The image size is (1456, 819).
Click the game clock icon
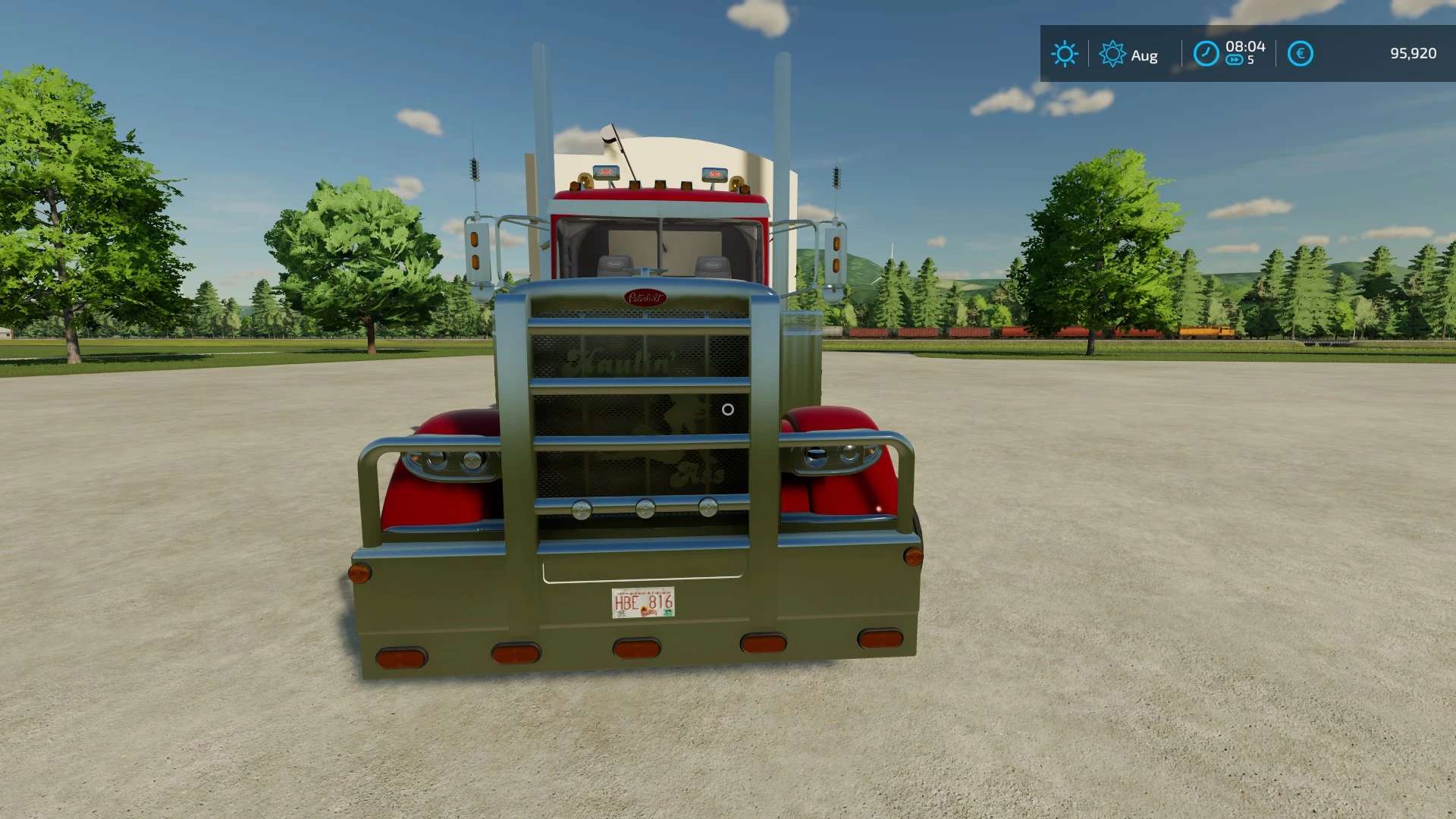click(1206, 54)
